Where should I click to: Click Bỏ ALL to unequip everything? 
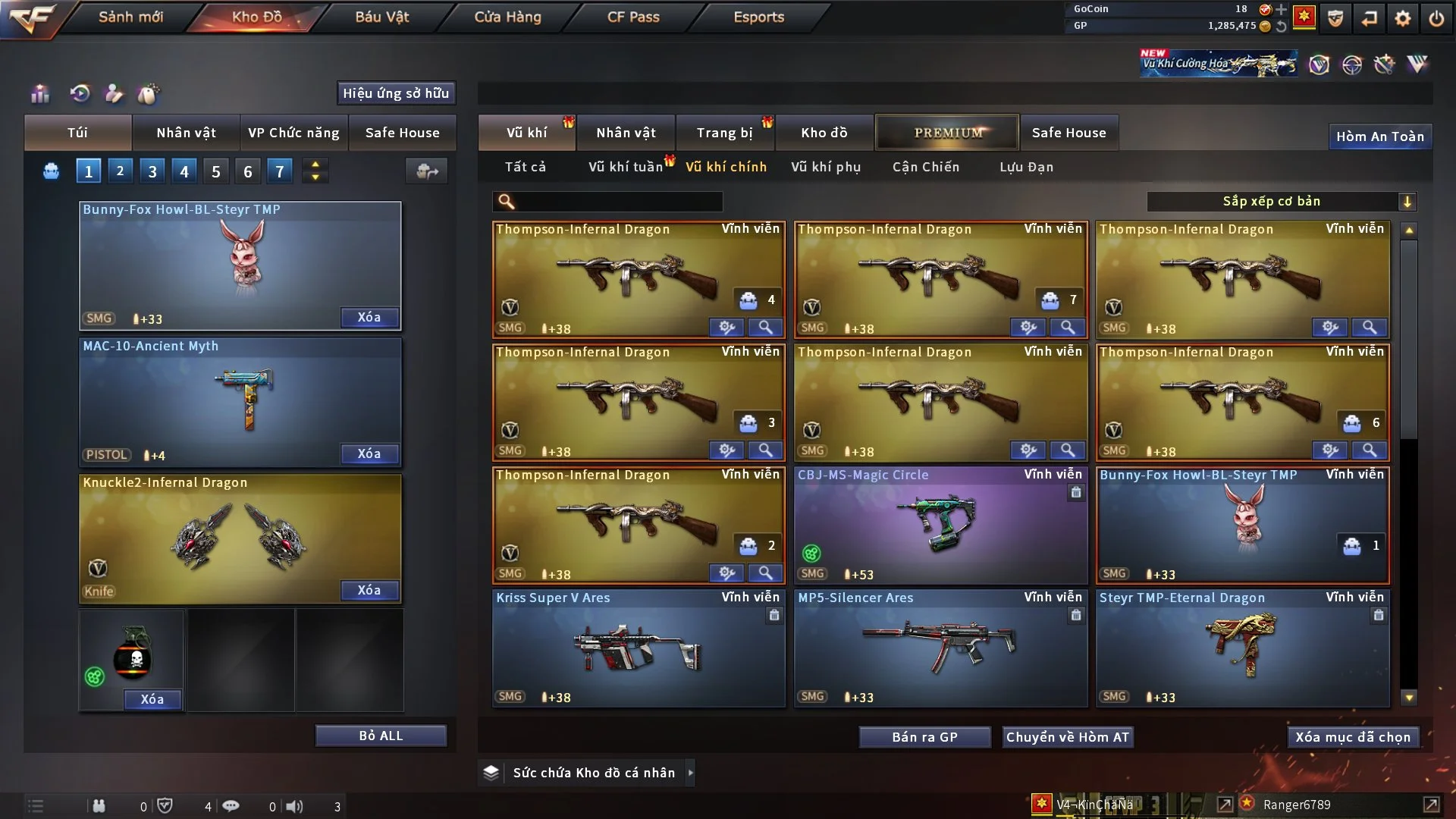point(381,736)
